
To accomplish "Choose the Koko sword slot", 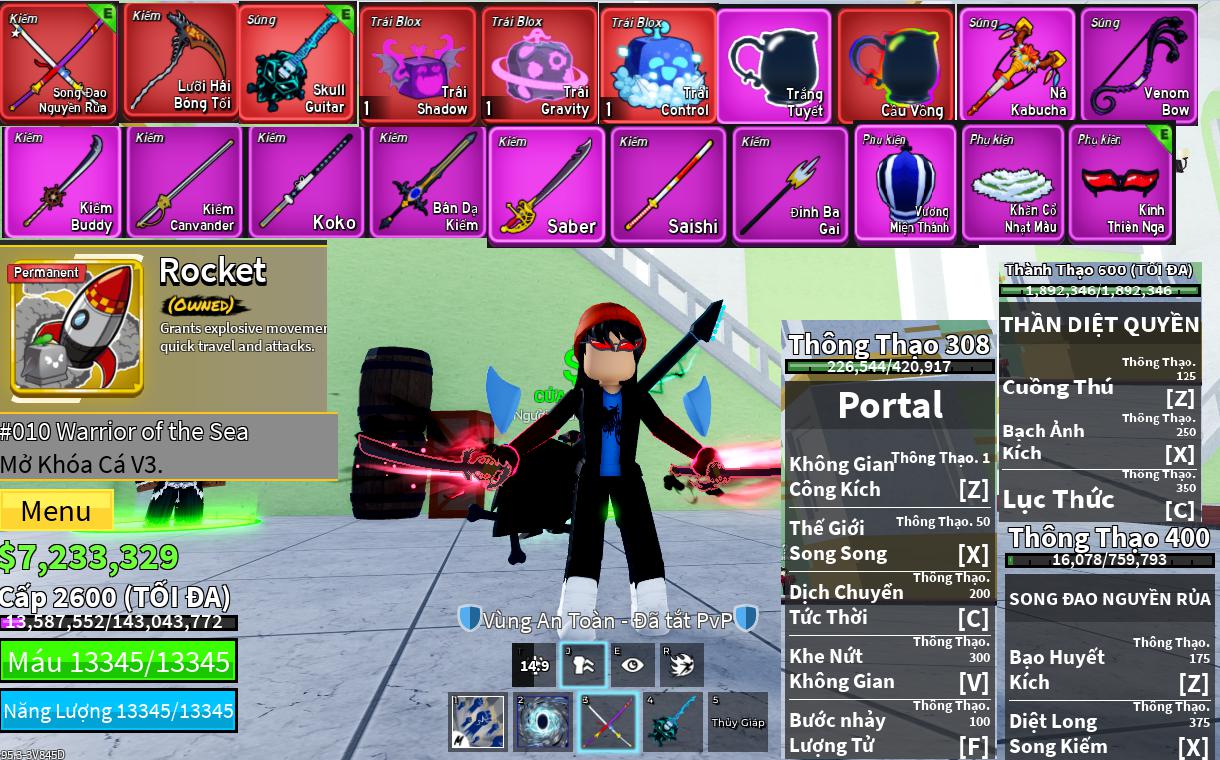I will coord(307,182).
